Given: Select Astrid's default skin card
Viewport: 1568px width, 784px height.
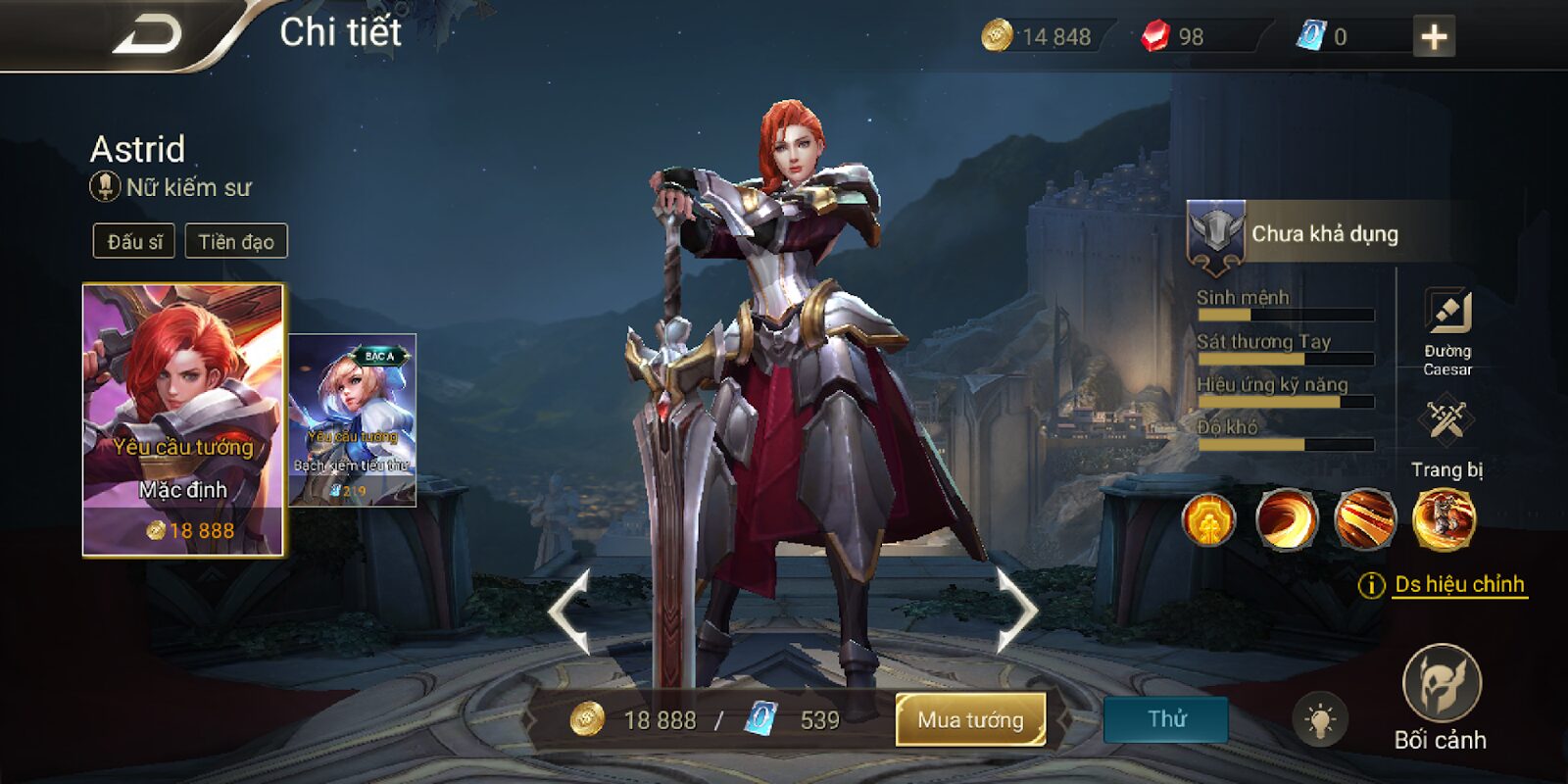Looking at the screenshot, I should pos(183,419).
